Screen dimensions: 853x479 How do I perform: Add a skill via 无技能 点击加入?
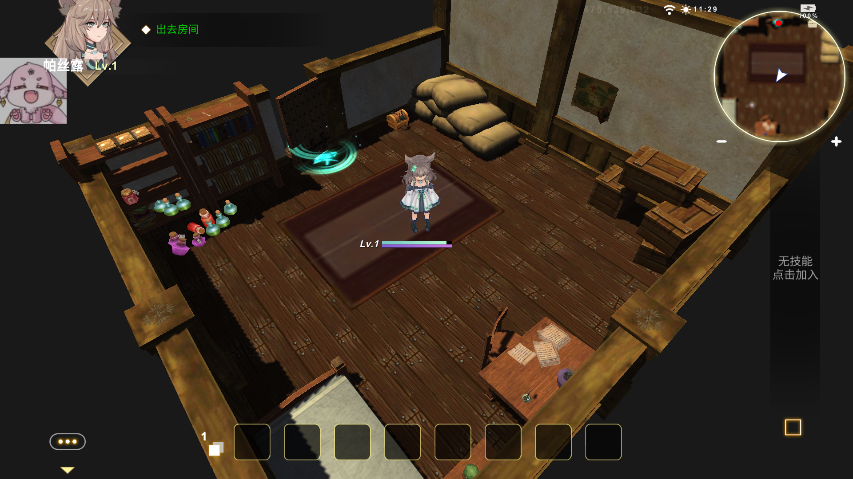point(795,268)
